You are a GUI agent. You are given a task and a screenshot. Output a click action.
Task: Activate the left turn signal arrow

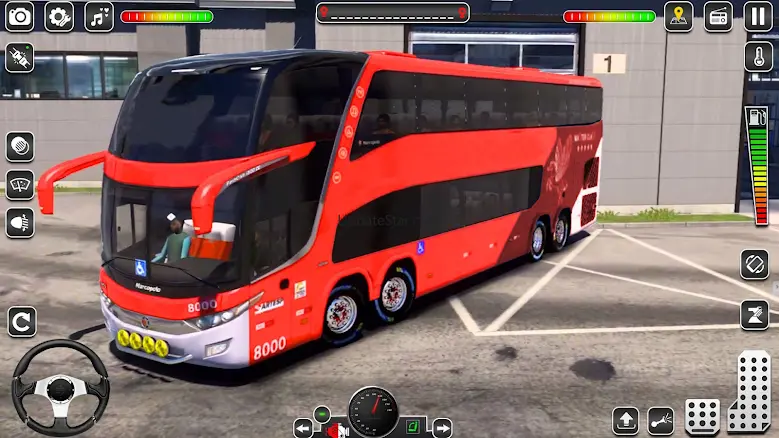[x=303, y=428]
